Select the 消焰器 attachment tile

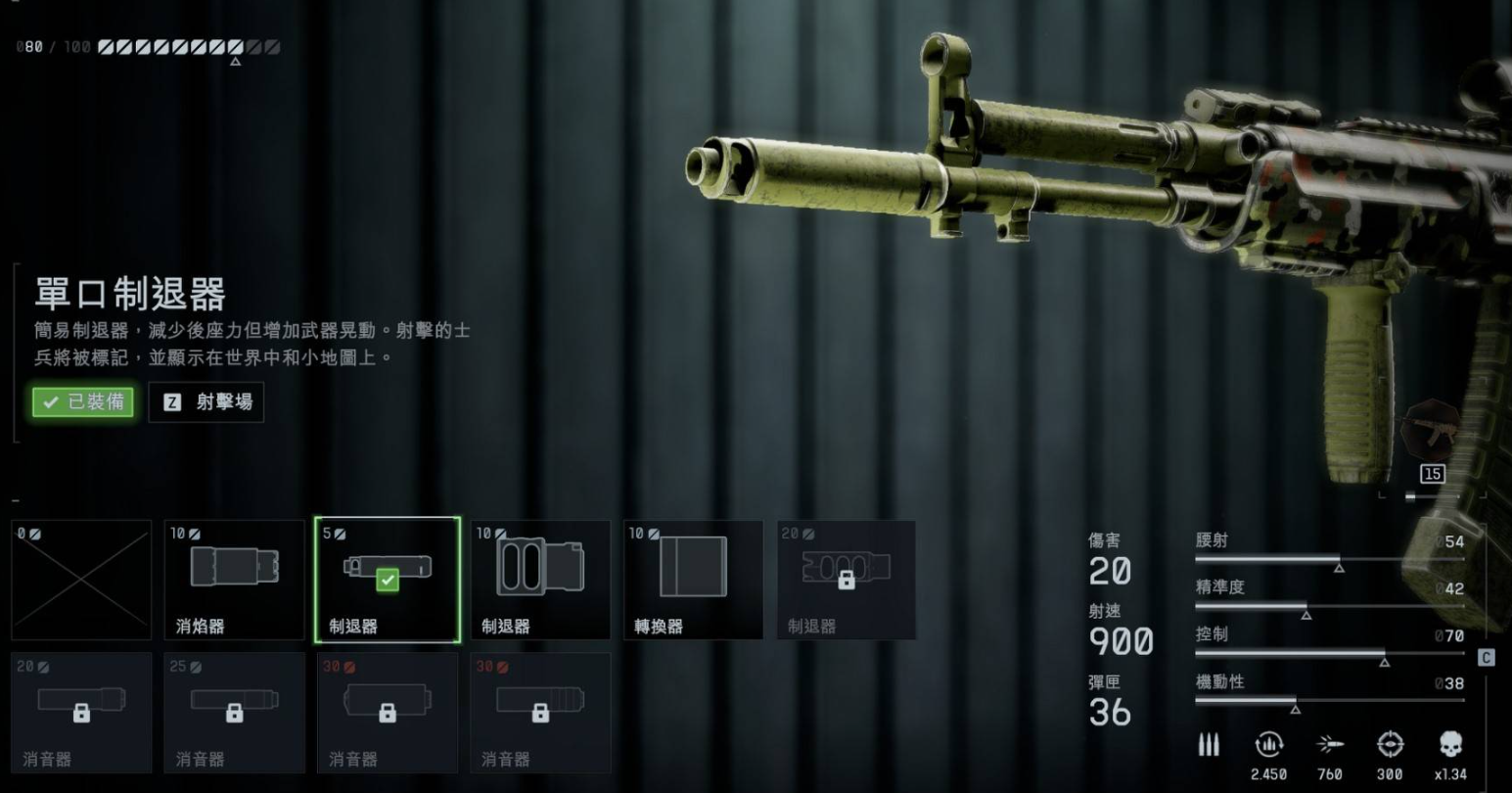pos(235,579)
